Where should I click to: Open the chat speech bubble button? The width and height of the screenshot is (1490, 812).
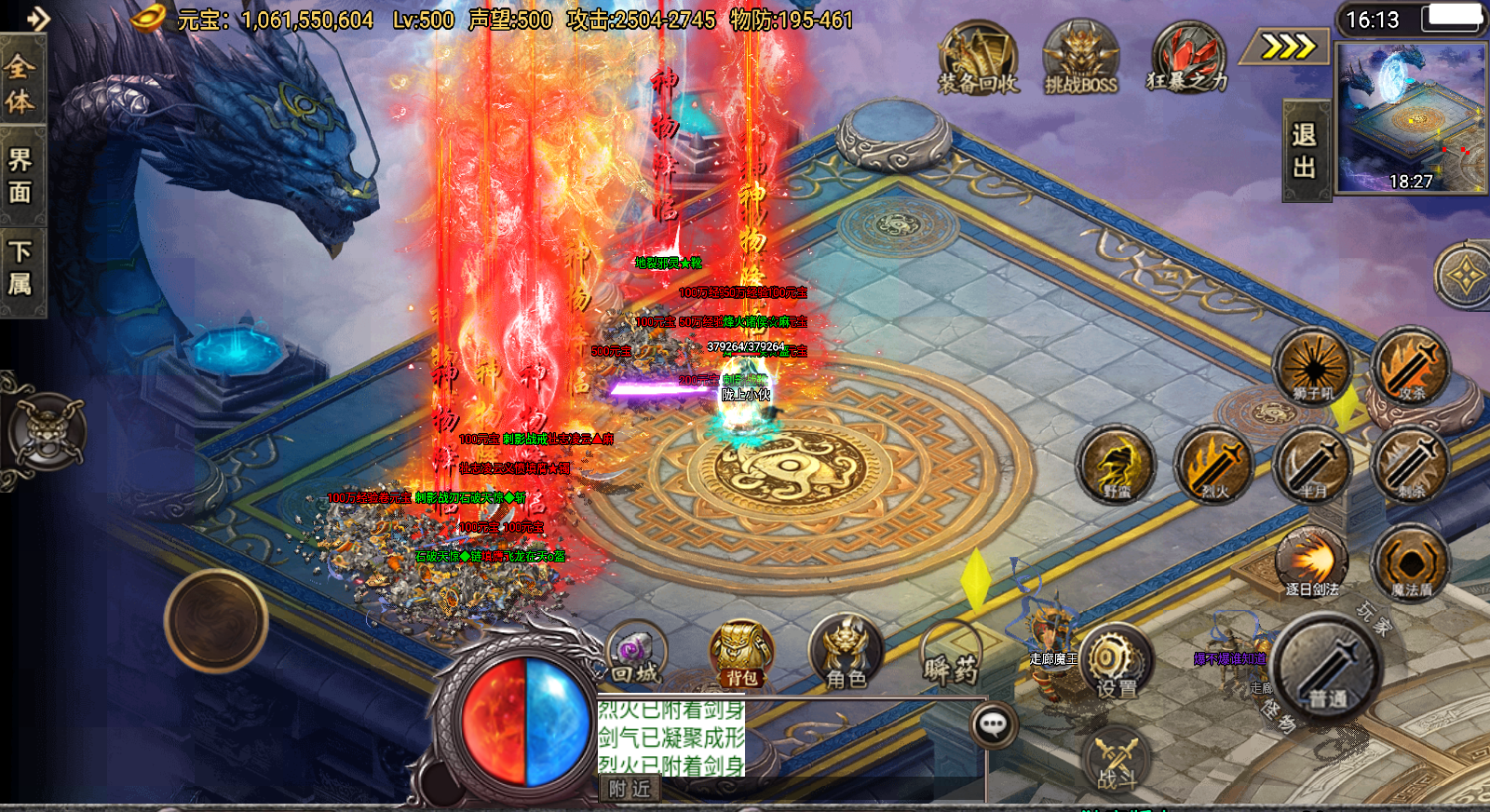click(993, 724)
